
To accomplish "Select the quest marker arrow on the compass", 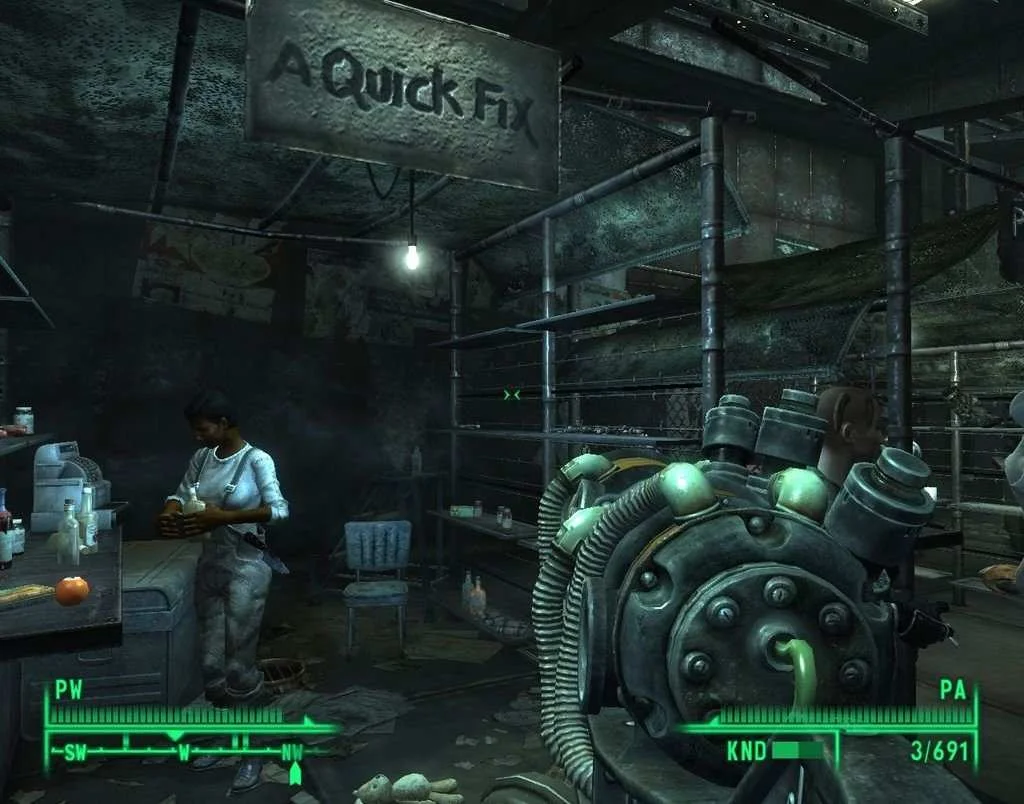I will click(295, 774).
